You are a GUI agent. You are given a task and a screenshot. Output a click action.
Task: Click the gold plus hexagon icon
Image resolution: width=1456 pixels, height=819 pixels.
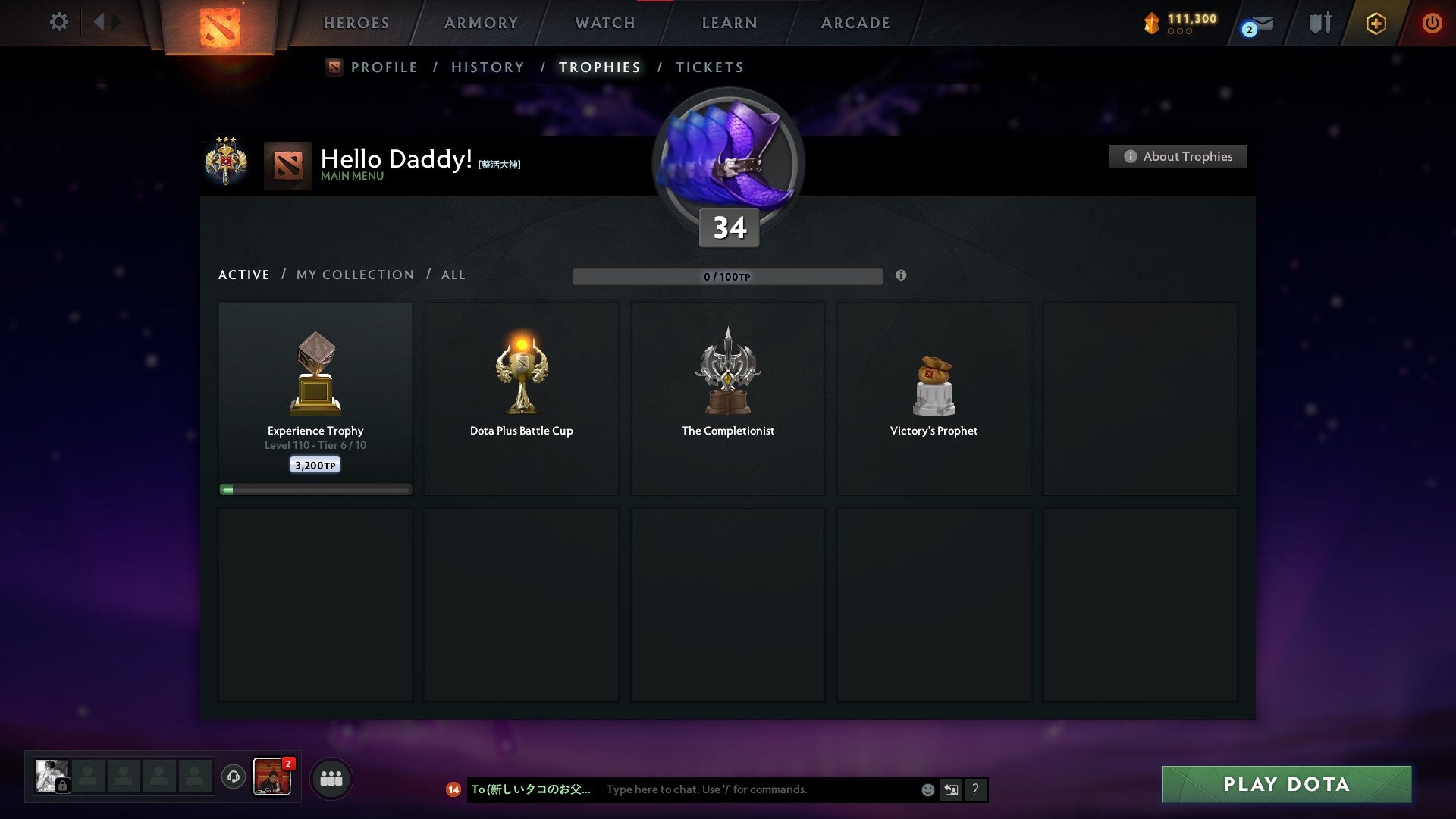coord(1375,23)
